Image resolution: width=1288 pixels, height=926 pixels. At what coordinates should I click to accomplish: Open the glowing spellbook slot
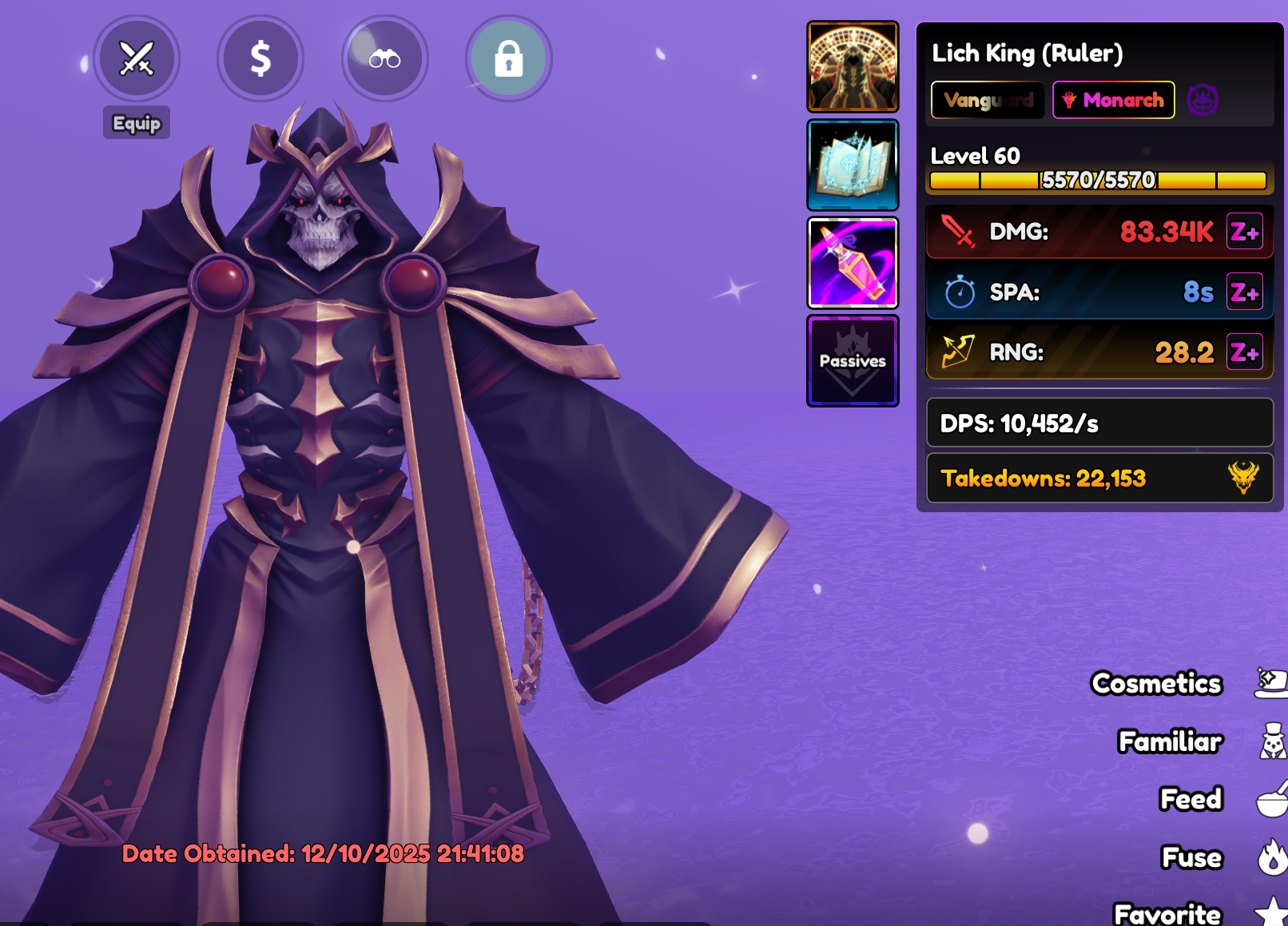pyautogui.click(x=853, y=165)
